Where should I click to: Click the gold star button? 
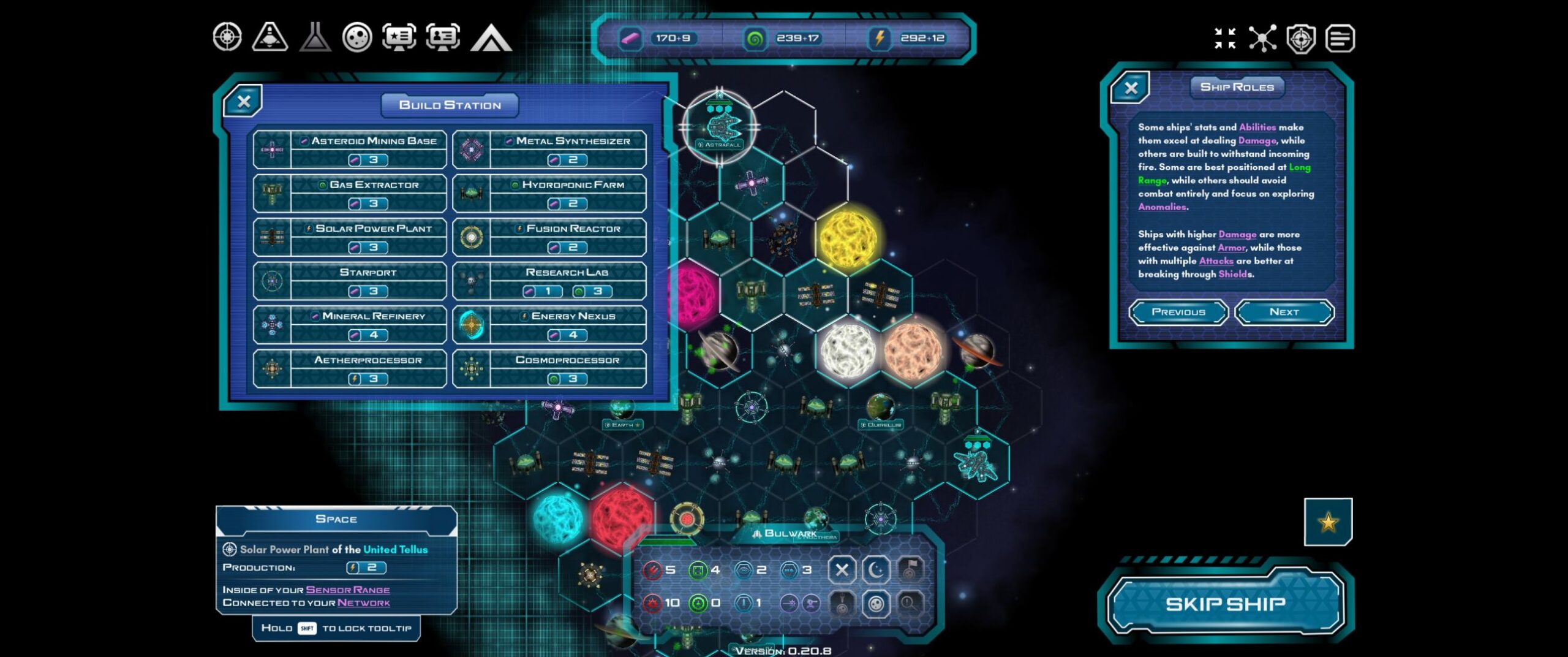(1328, 522)
